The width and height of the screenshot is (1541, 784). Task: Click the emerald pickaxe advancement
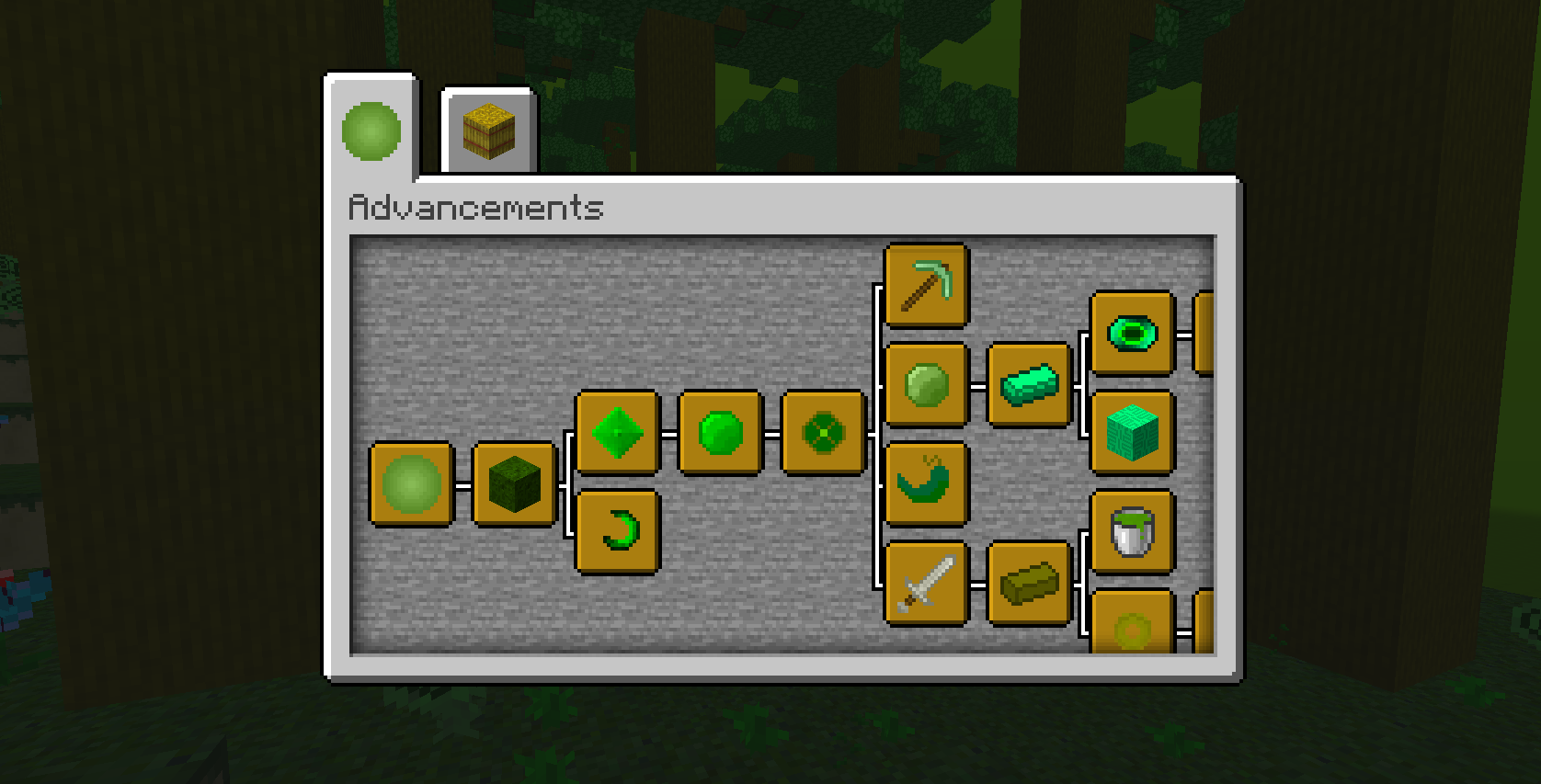[926, 285]
